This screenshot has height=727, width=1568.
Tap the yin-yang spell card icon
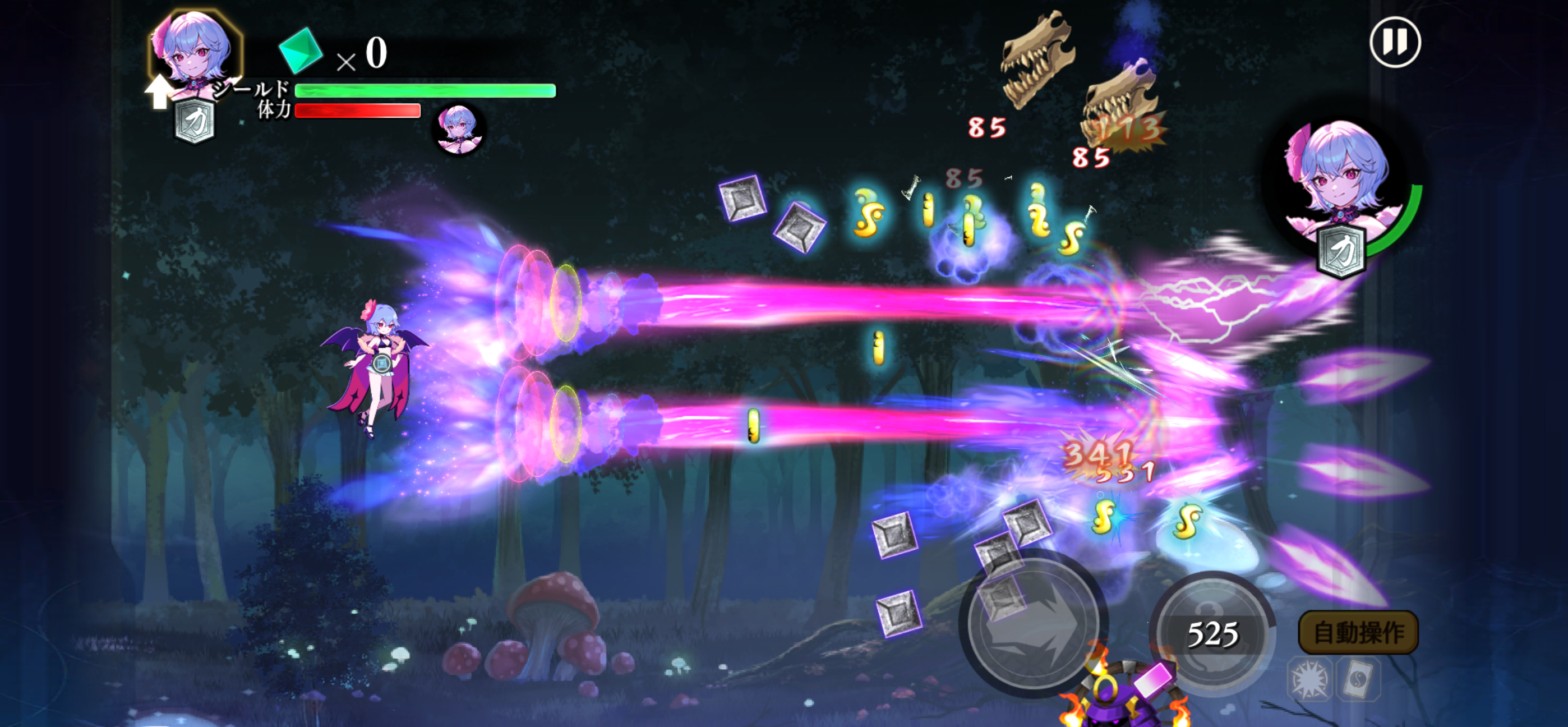pos(1358,679)
